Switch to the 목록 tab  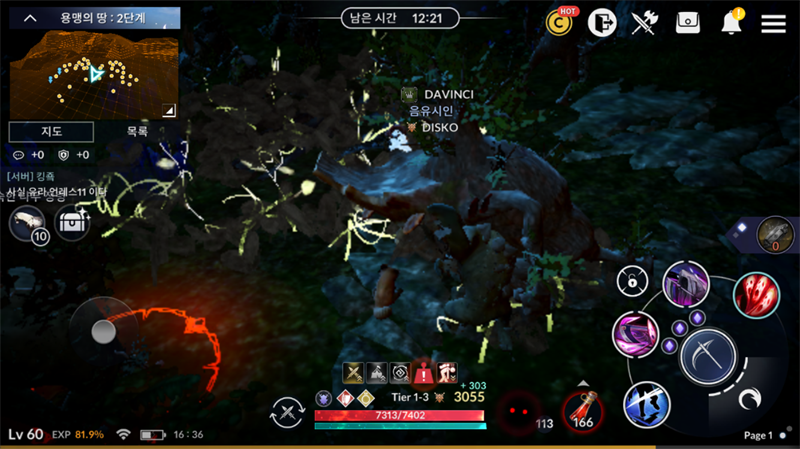[x=137, y=132]
